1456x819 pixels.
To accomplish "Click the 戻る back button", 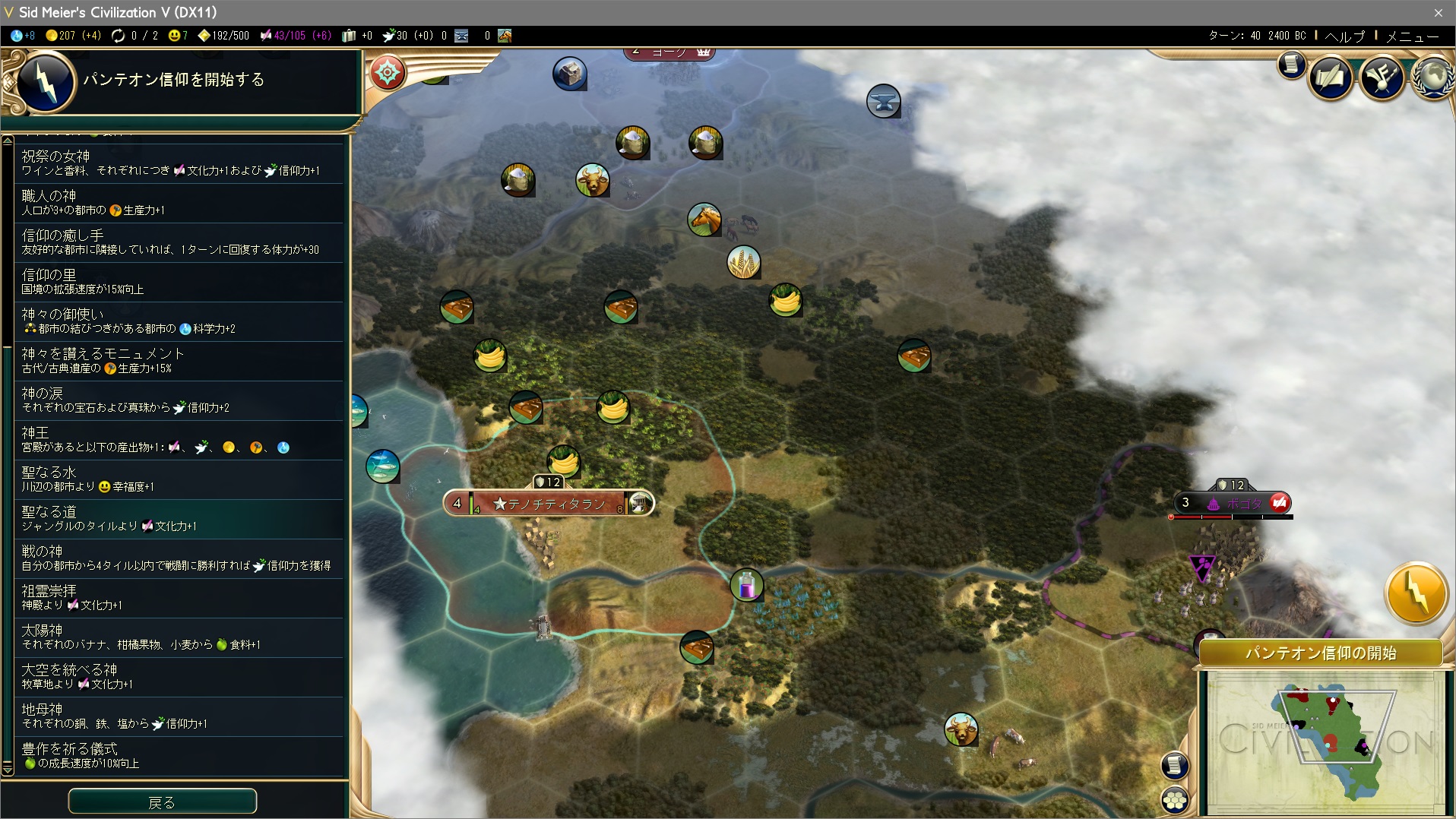I will [x=162, y=802].
